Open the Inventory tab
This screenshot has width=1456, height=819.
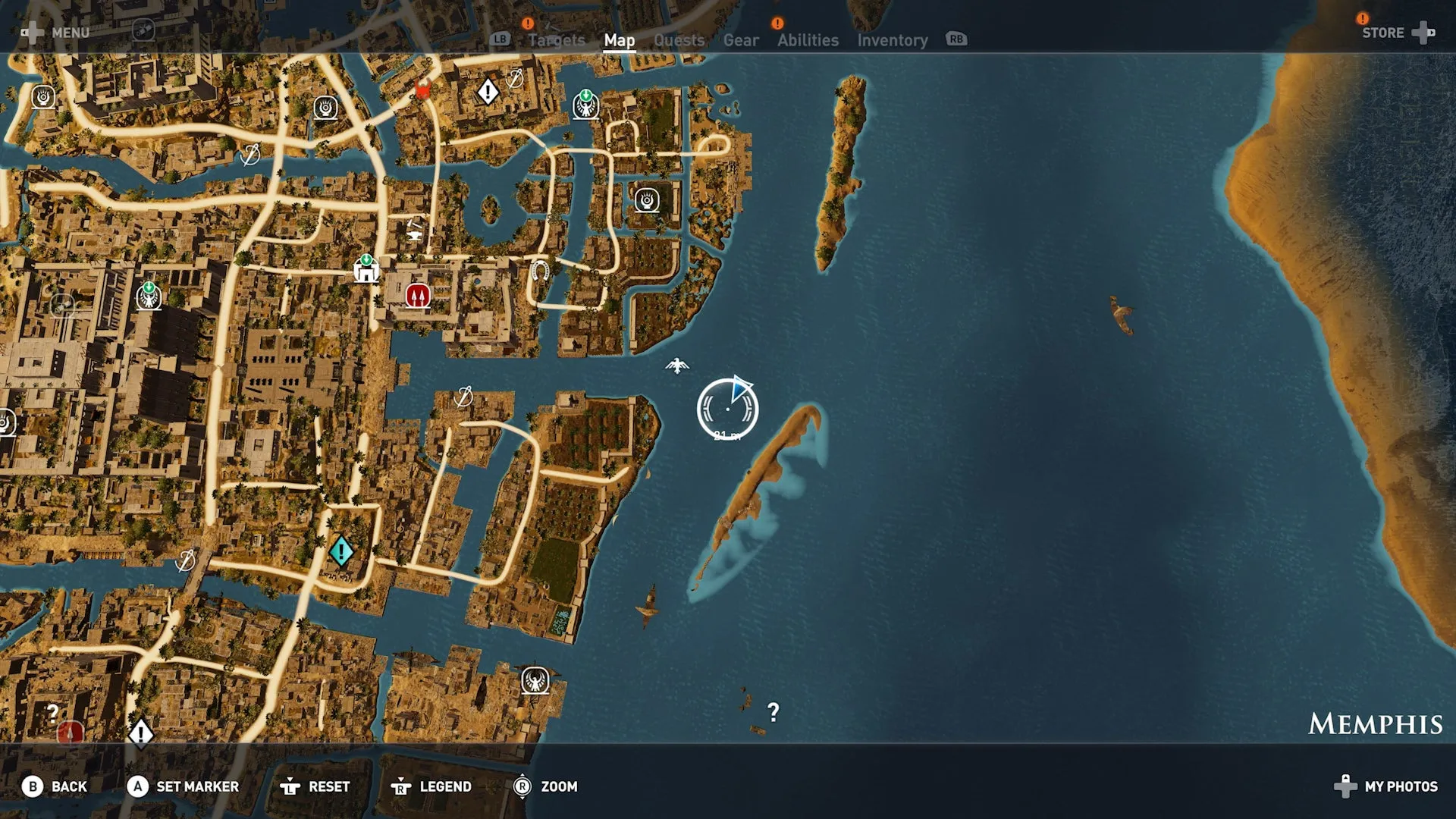point(892,40)
